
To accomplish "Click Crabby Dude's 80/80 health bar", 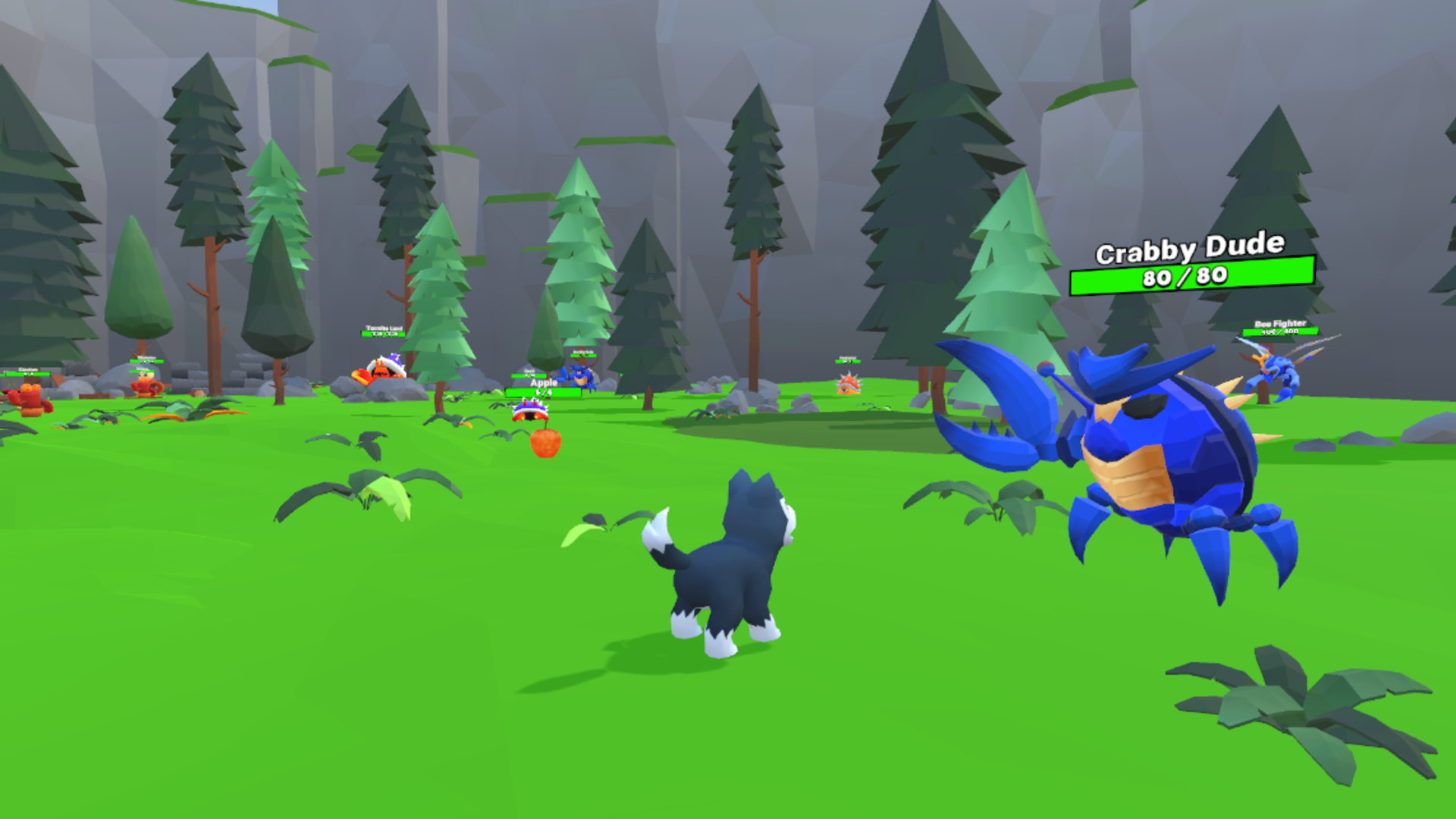I will tap(1192, 278).
